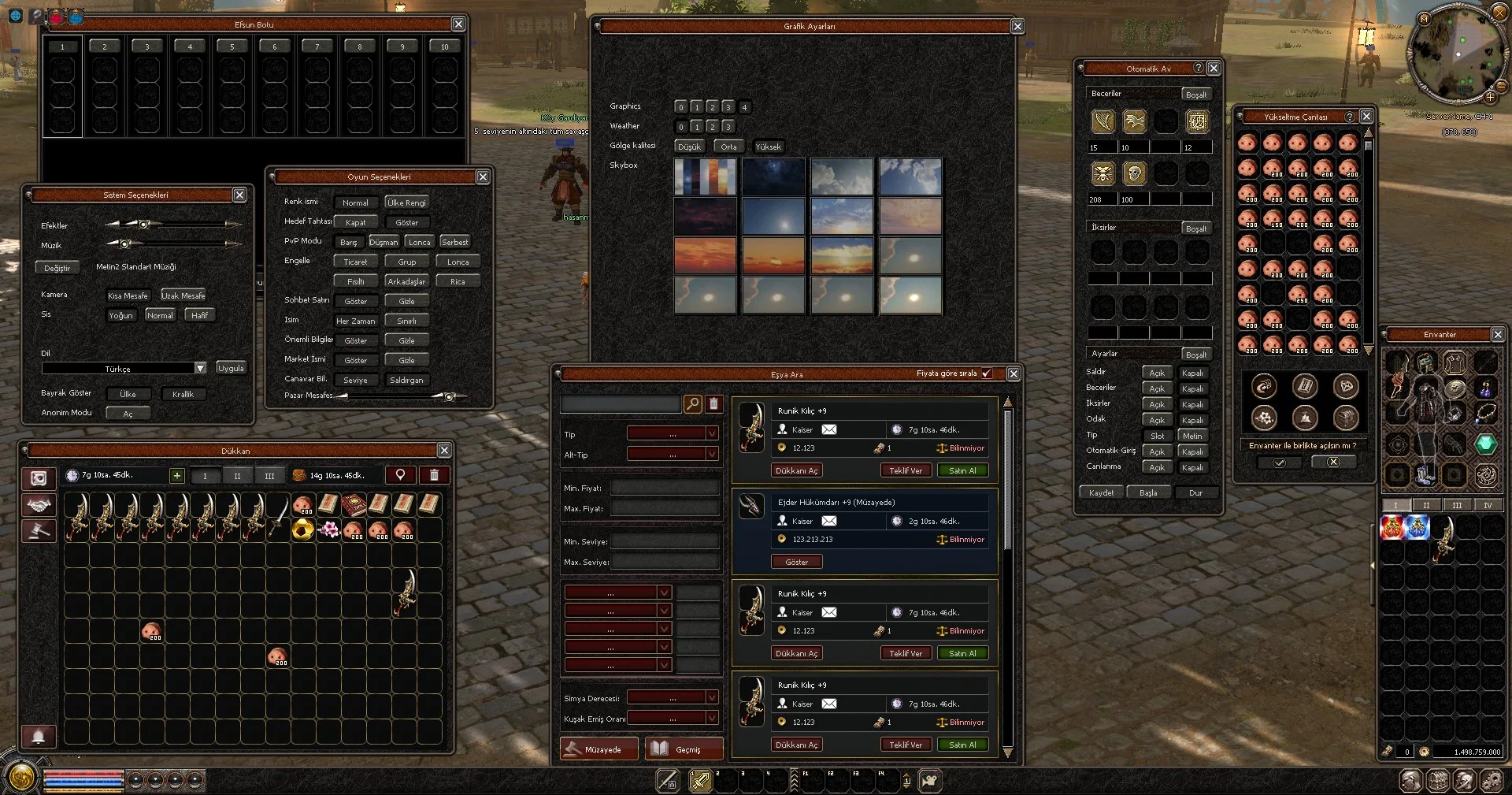Click the shop trash bin button

434,475
